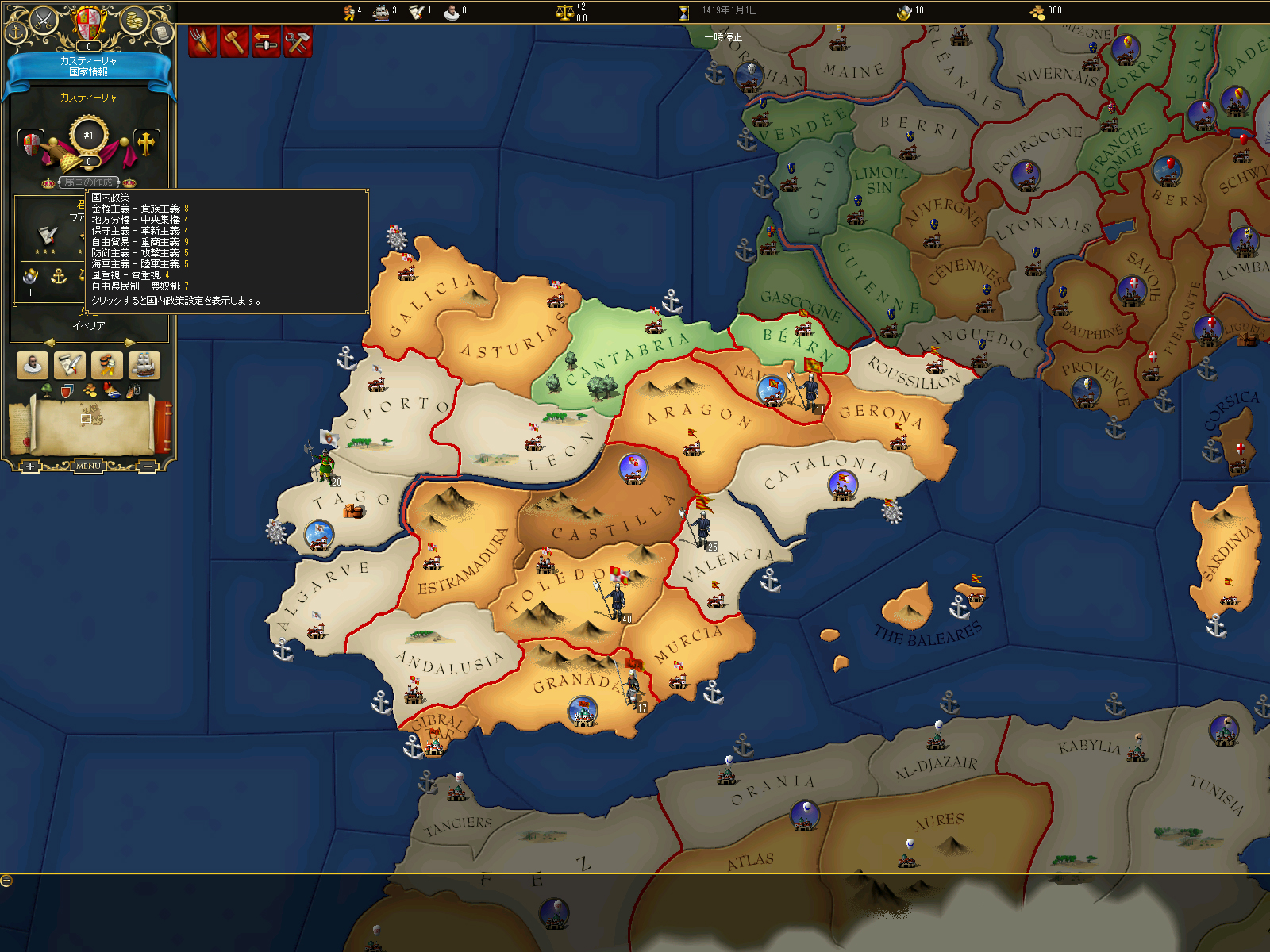The image size is (1270, 952).
Task: Open the advisor bust portrait button
Action: (x=33, y=365)
